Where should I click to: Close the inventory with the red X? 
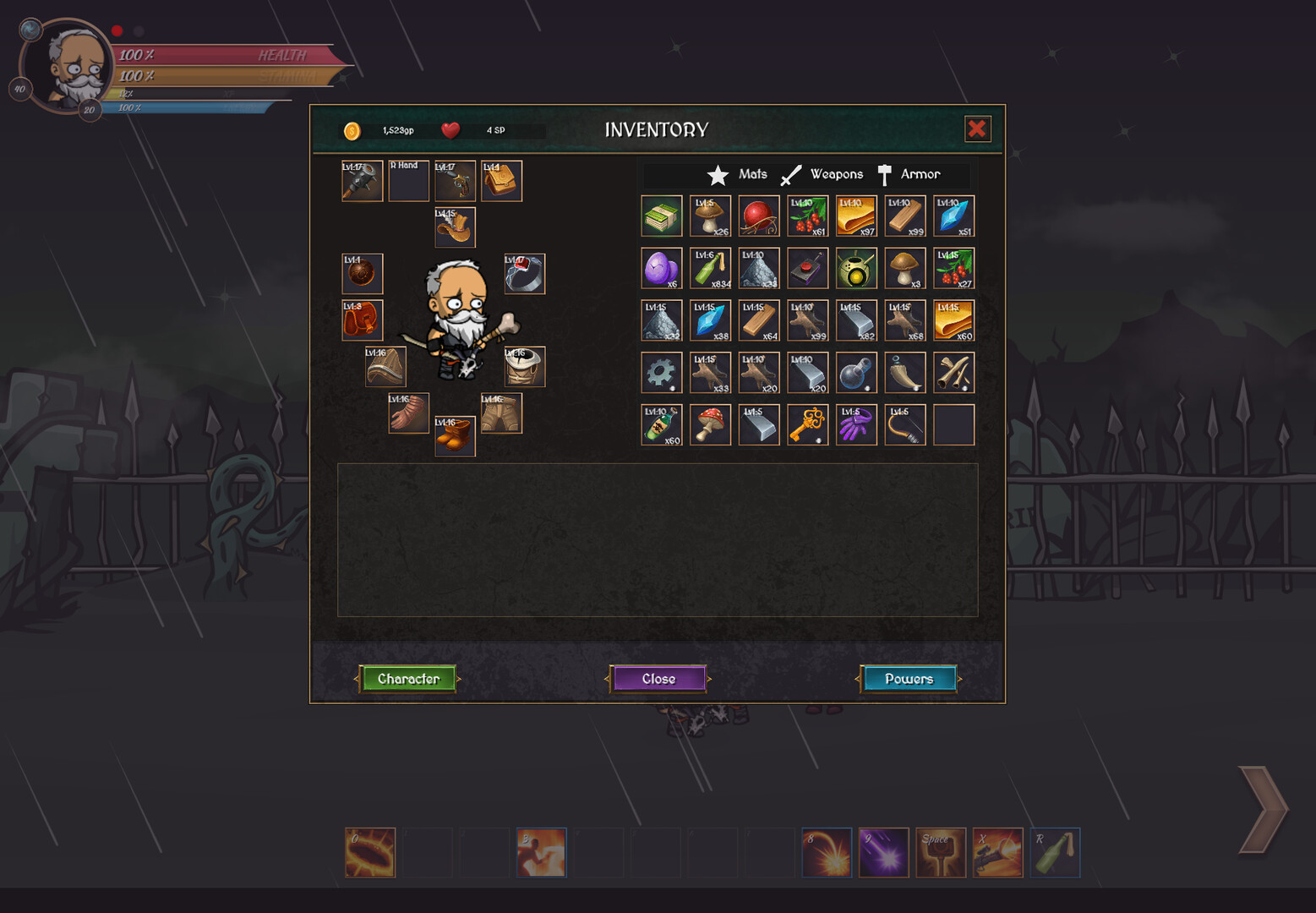[977, 129]
